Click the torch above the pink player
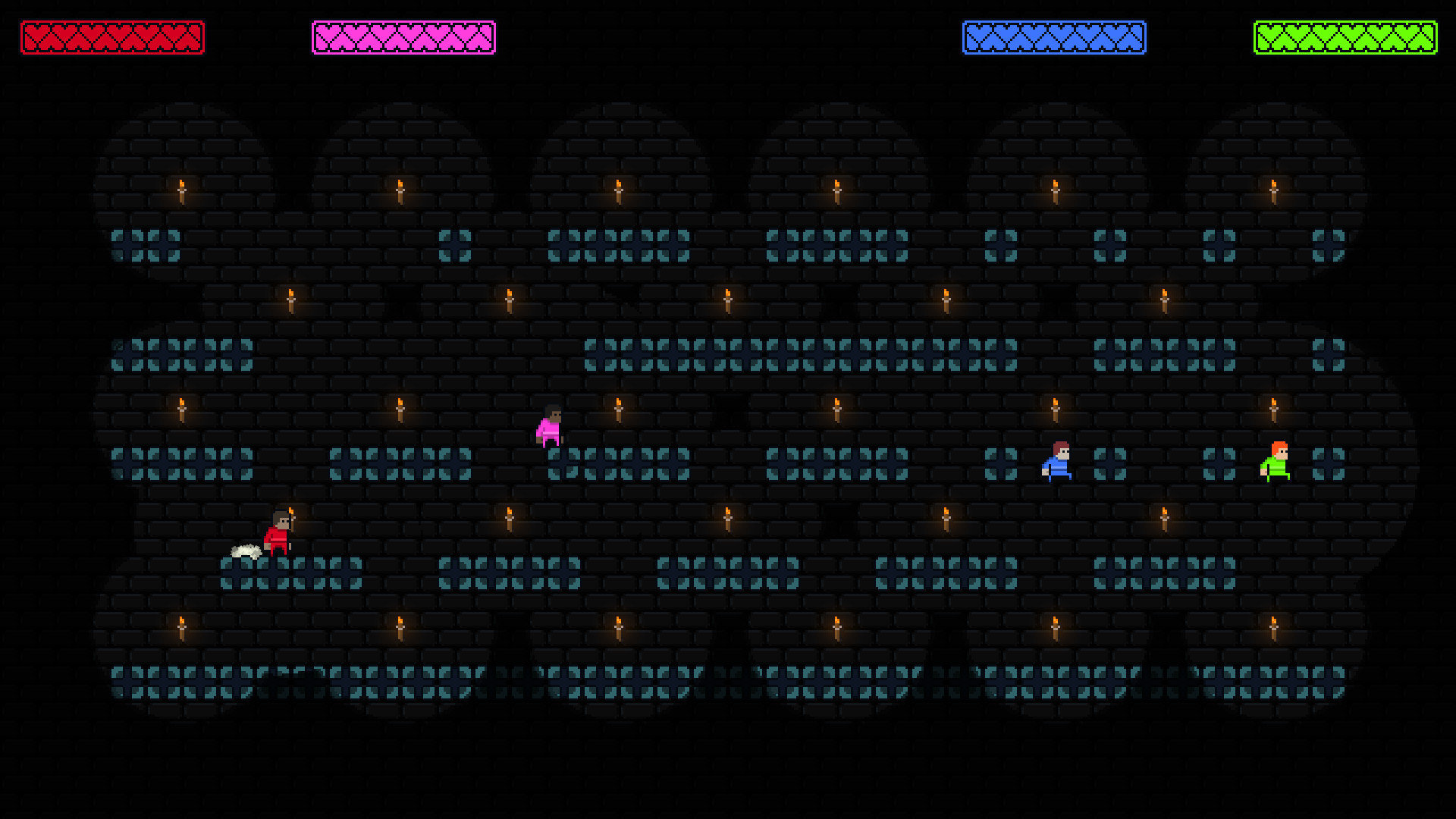The image size is (1456, 819). coord(617,409)
